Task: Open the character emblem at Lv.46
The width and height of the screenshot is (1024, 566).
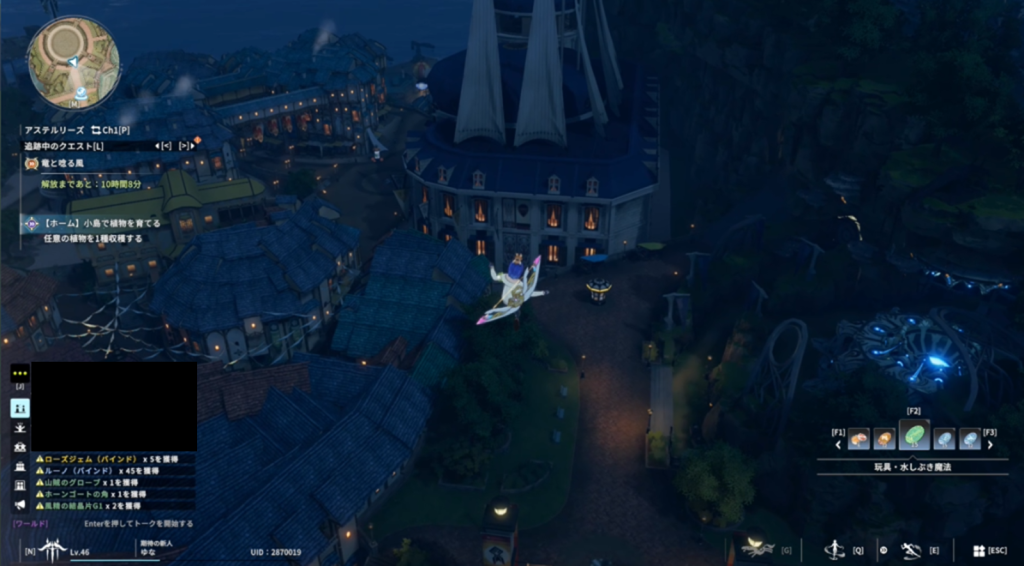Action: click(49, 549)
